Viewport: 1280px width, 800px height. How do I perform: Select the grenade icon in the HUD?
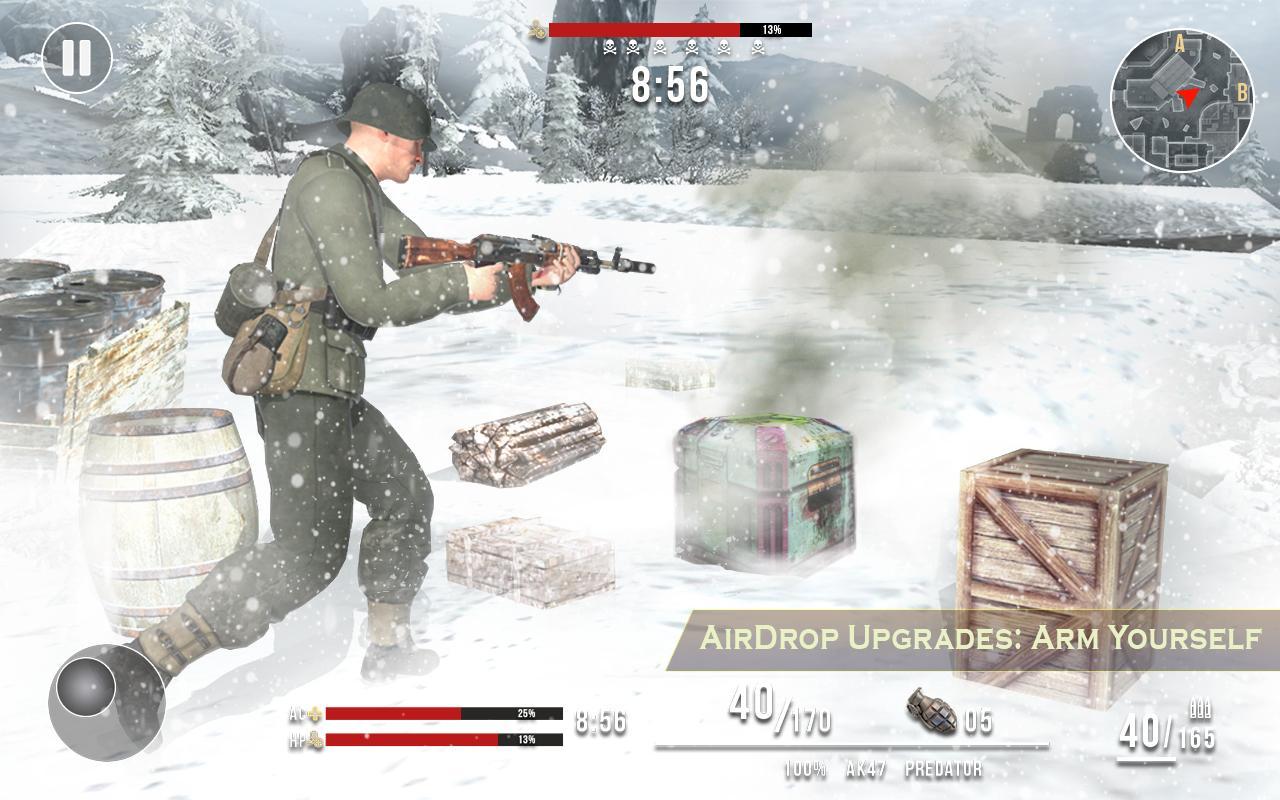[x=929, y=714]
